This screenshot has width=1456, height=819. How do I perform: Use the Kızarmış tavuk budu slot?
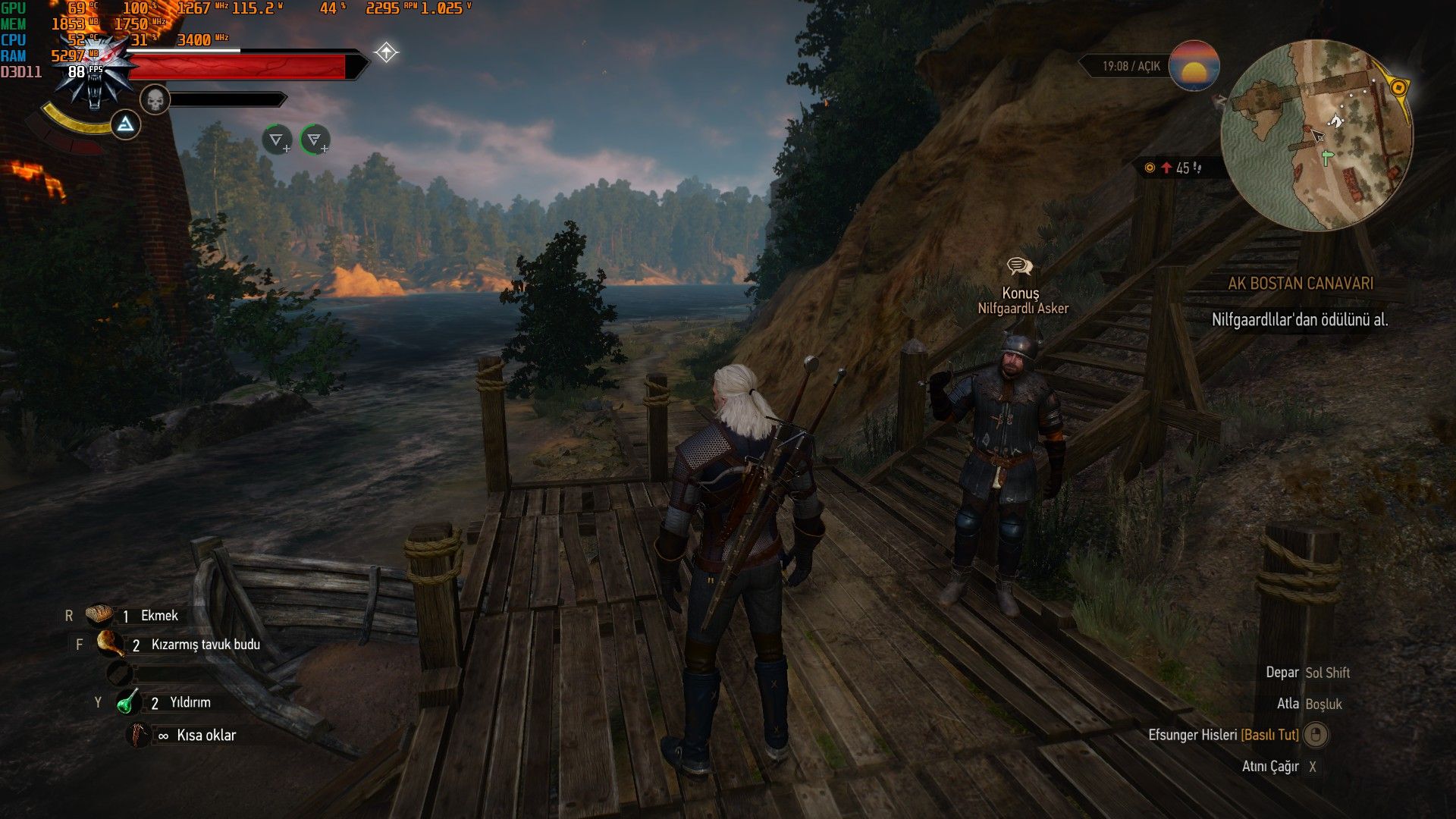[x=110, y=644]
